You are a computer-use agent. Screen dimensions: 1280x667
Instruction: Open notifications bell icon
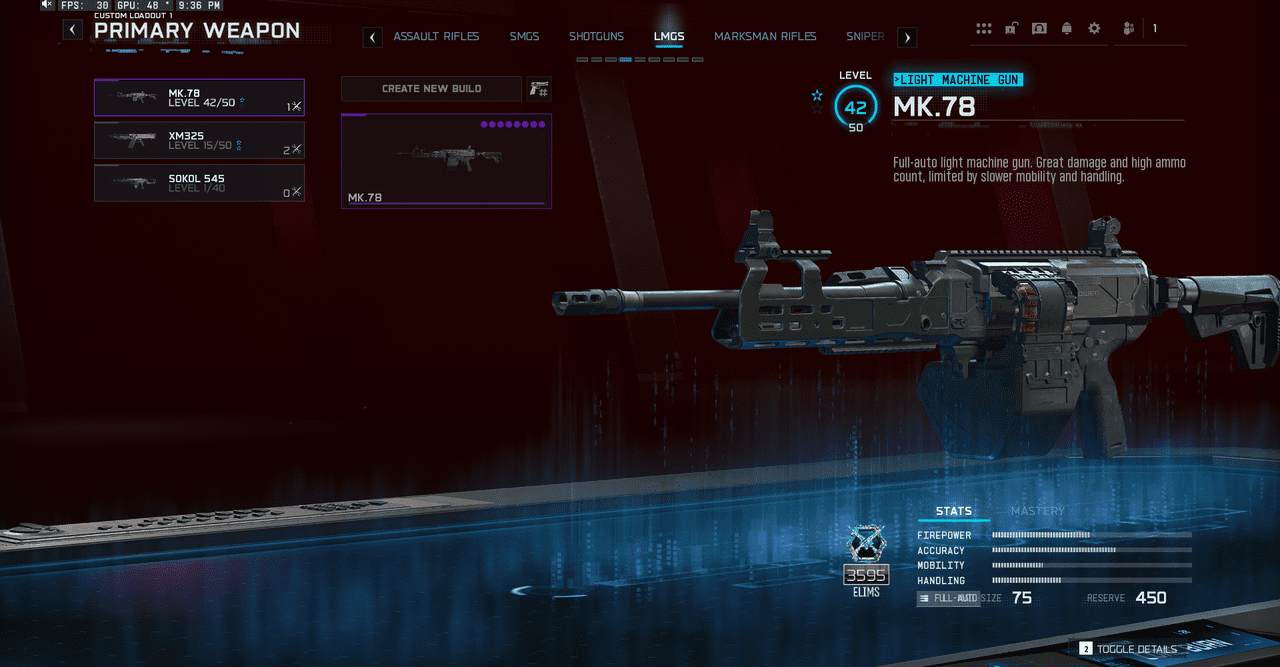pyautogui.click(x=1067, y=28)
